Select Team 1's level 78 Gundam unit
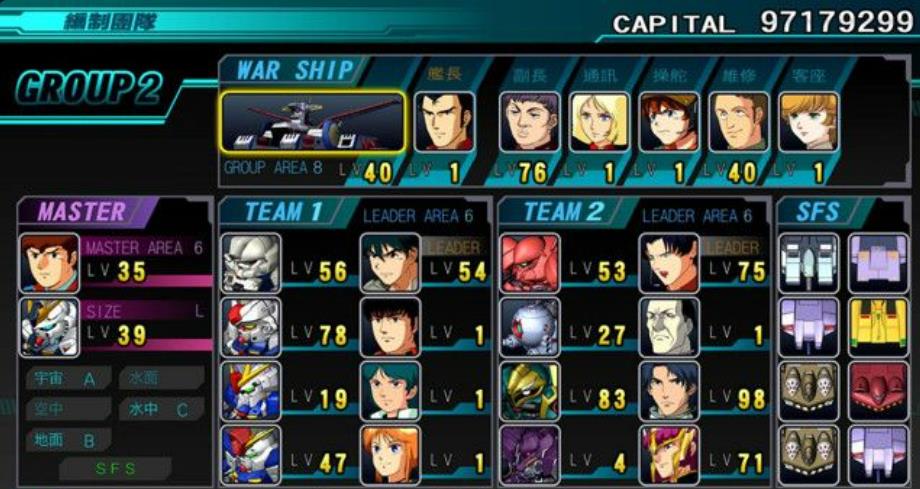The height and width of the screenshot is (489, 920). (x=251, y=327)
